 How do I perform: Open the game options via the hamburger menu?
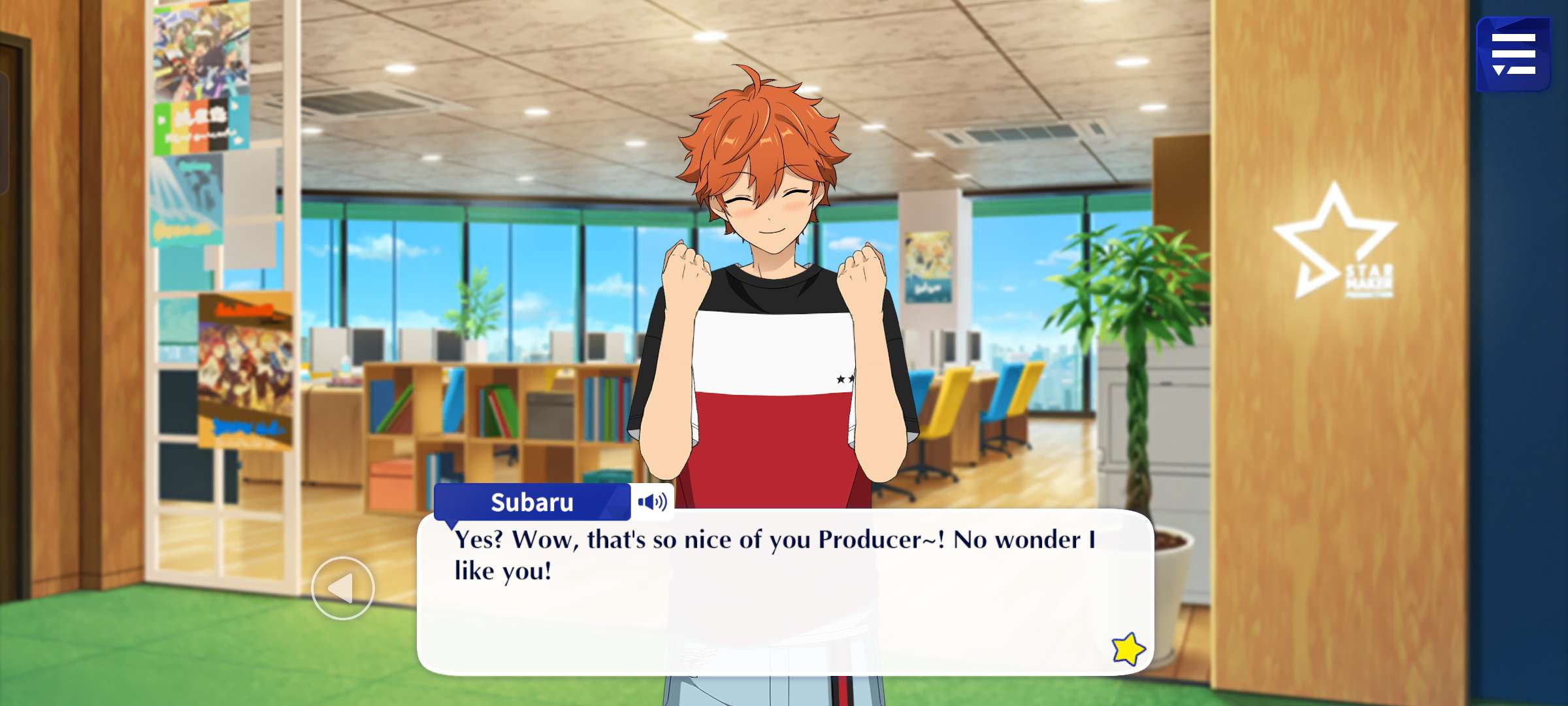[1516, 54]
